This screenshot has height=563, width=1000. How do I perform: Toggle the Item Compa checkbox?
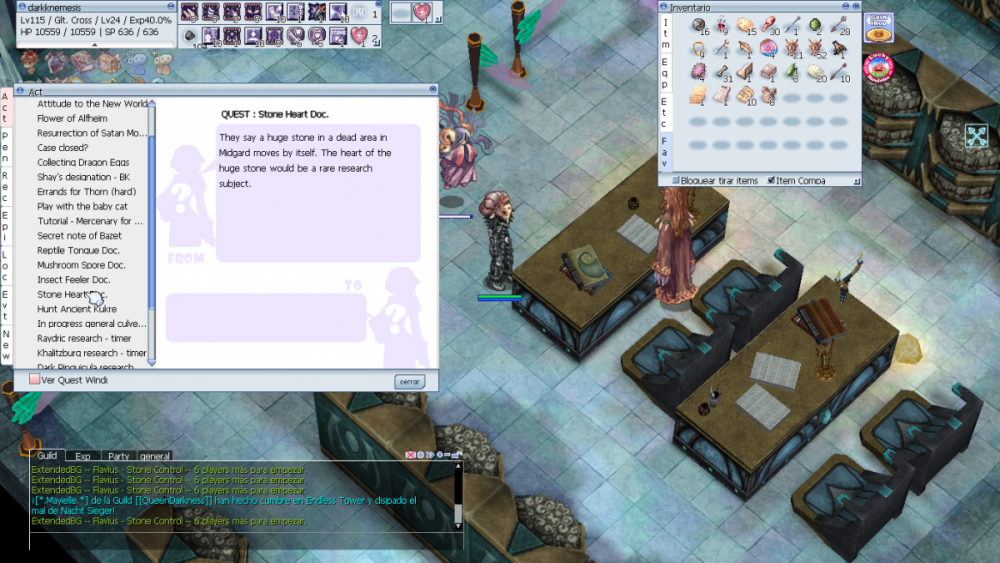(x=771, y=181)
